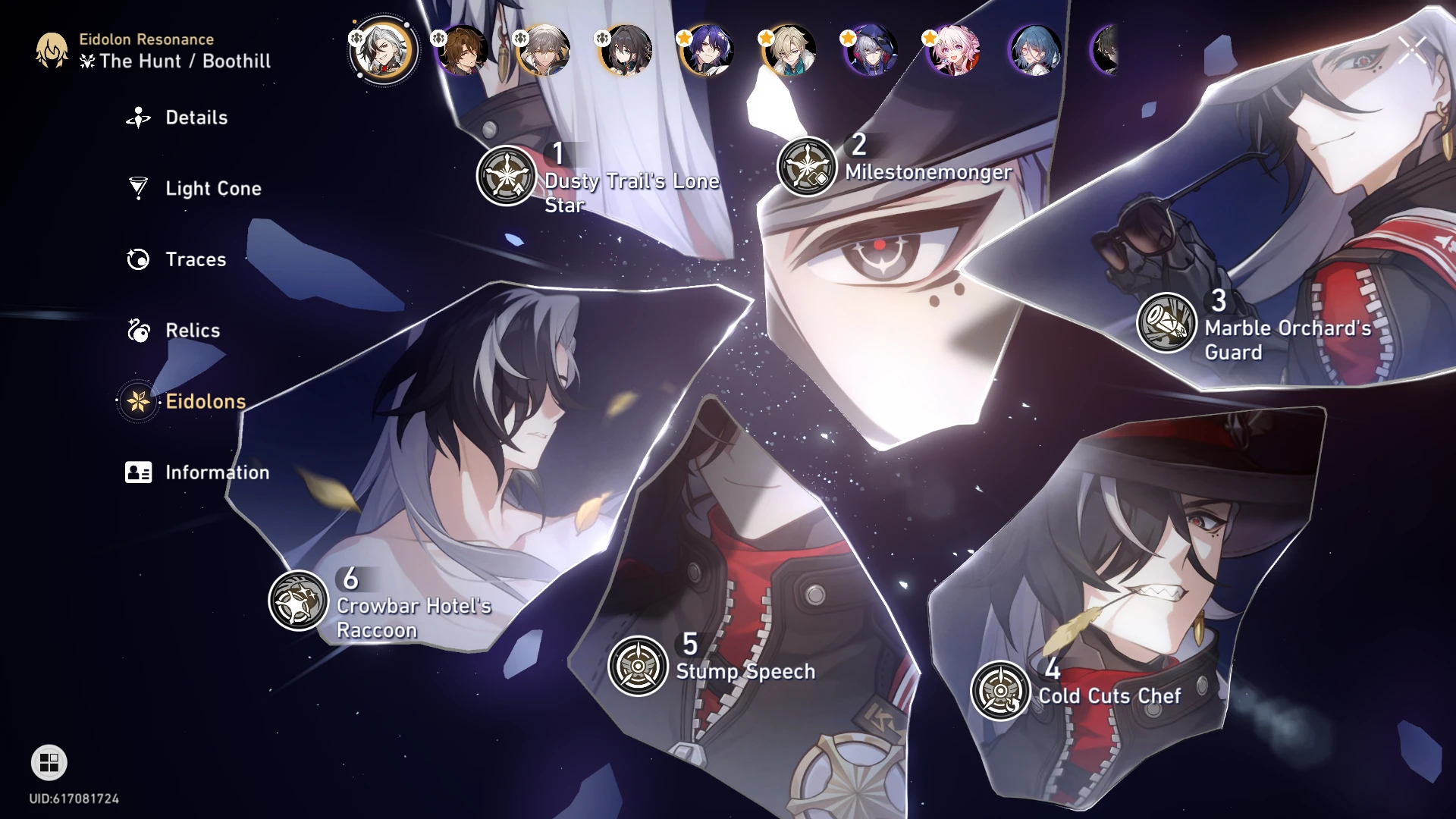Open the Relics sidebar icon
Image resolution: width=1456 pixels, height=819 pixels.
pyautogui.click(x=137, y=331)
